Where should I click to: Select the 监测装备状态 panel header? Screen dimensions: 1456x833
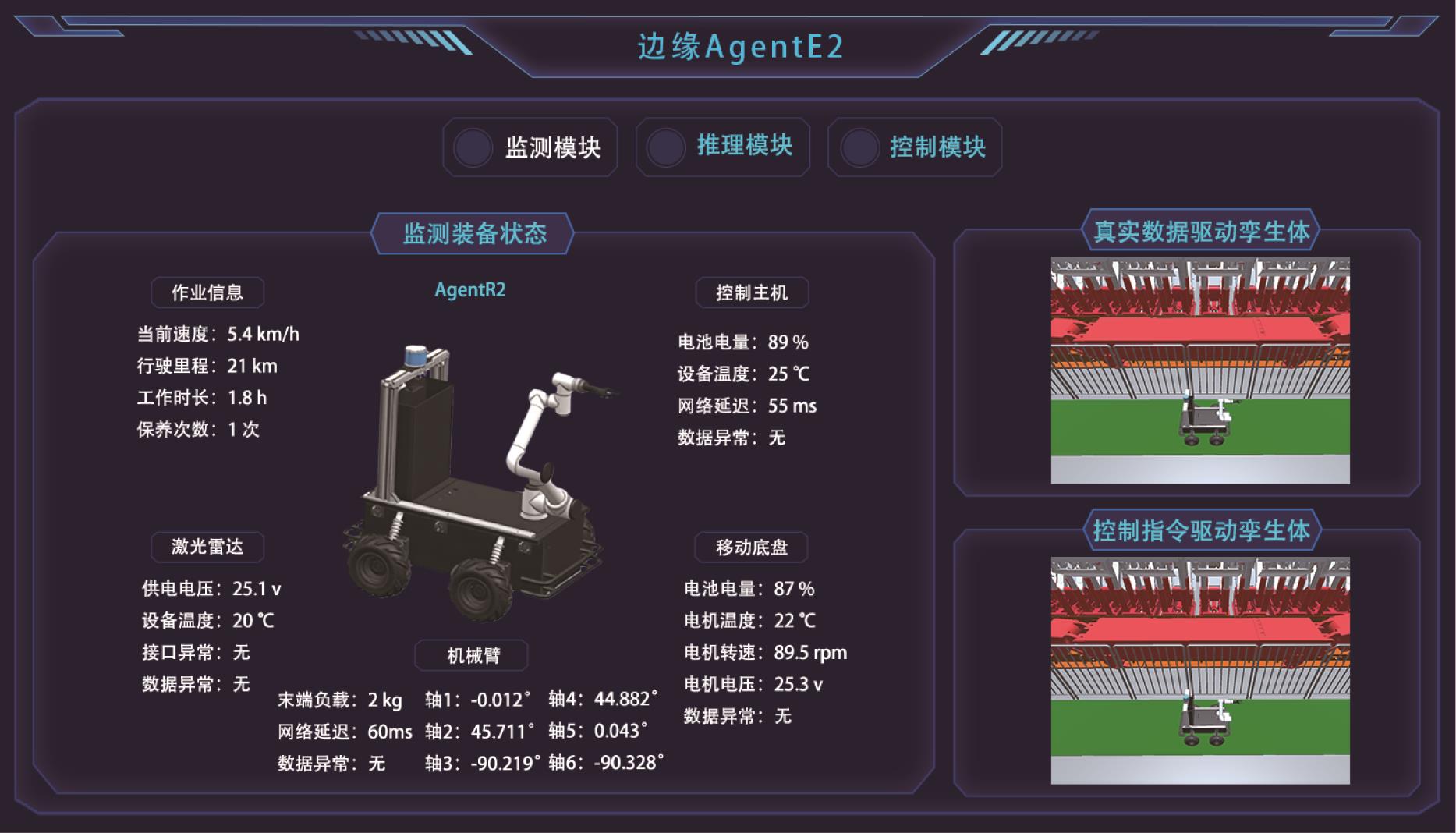[x=473, y=233]
